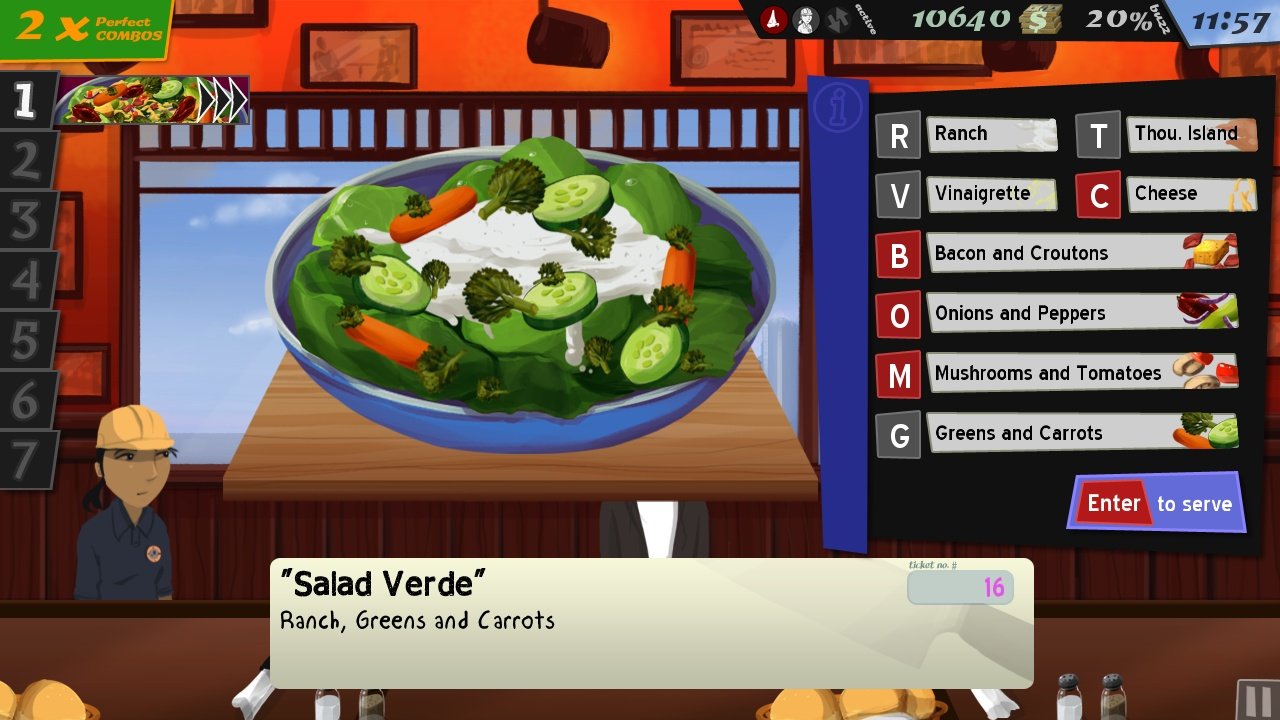This screenshot has height=720, width=1280.
Task: Add Mushrooms and Tomatoes to the salad
Action: click(899, 374)
